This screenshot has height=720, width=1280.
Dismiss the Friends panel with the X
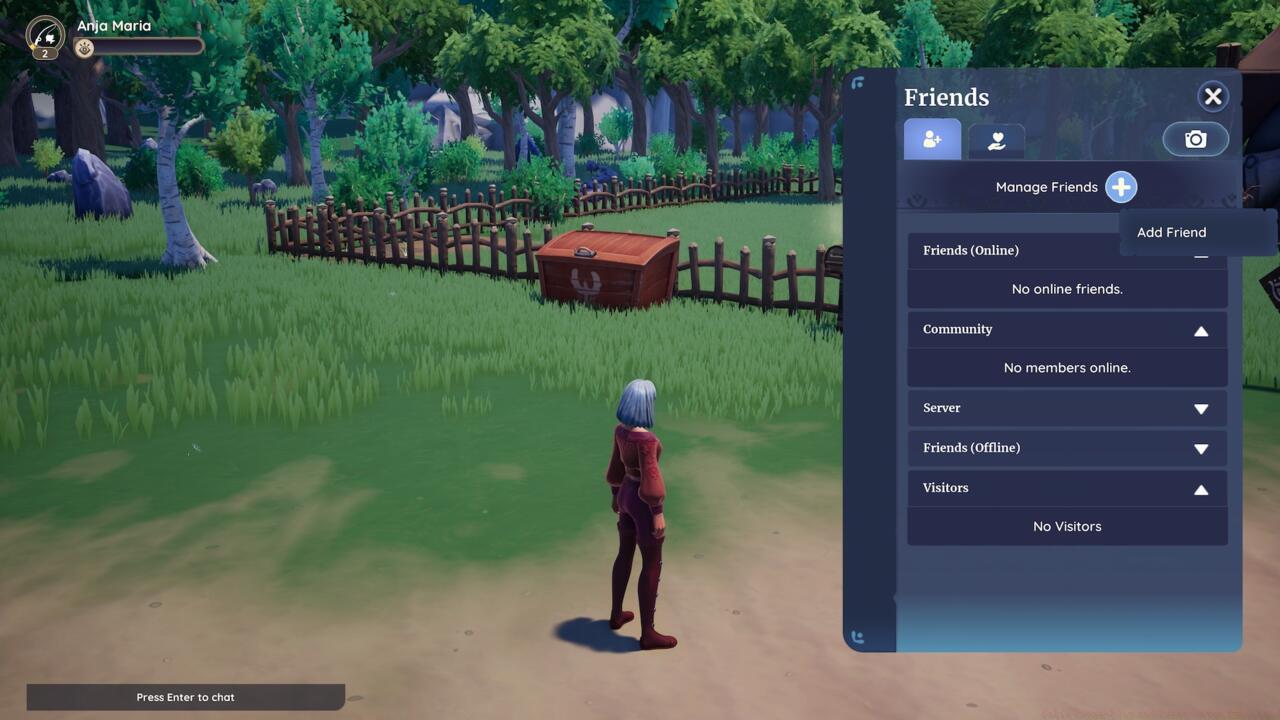1213,96
